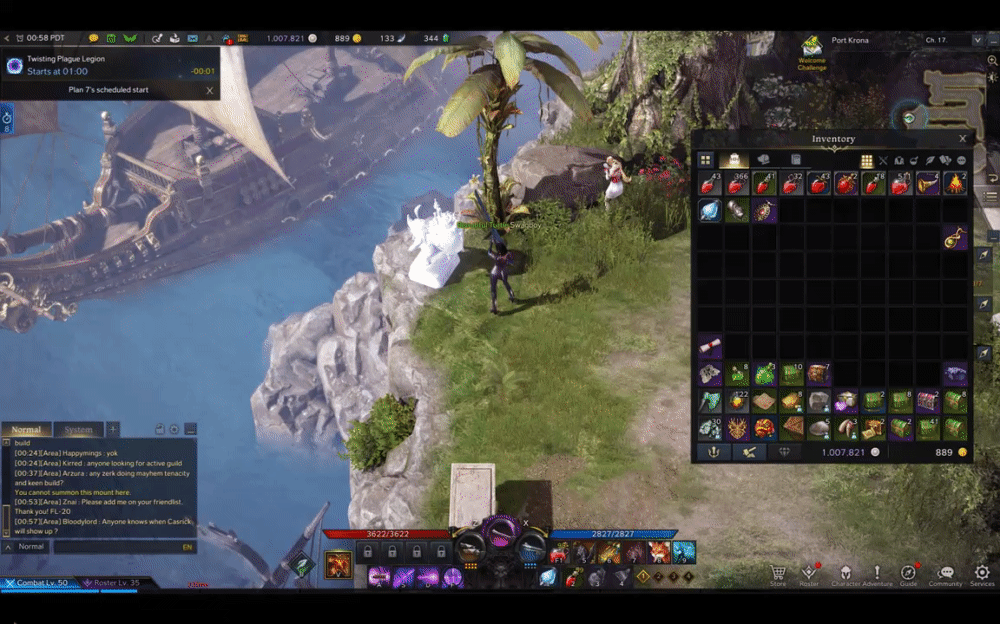This screenshot has width=1000, height=624.
Task: Select the campfire item in inventory
Action: click(955, 184)
